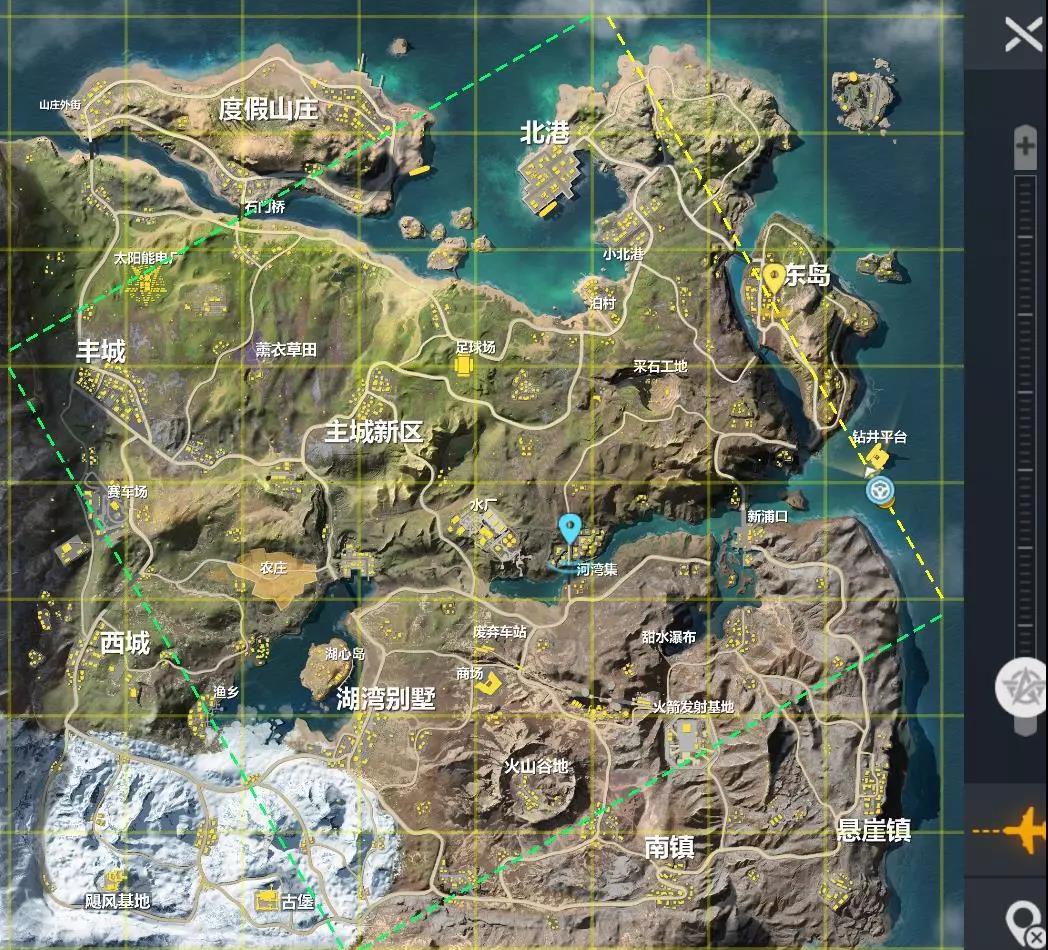Select the blue pin marker near 河湾集
The image size is (1048, 950).
click(x=570, y=527)
